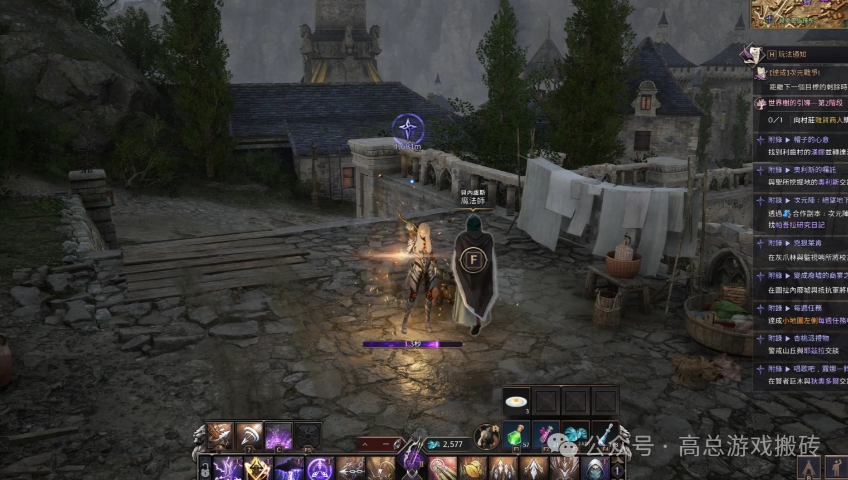848x480 pixels.
Task: Select the fried egg food slot
Action: click(517, 402)
